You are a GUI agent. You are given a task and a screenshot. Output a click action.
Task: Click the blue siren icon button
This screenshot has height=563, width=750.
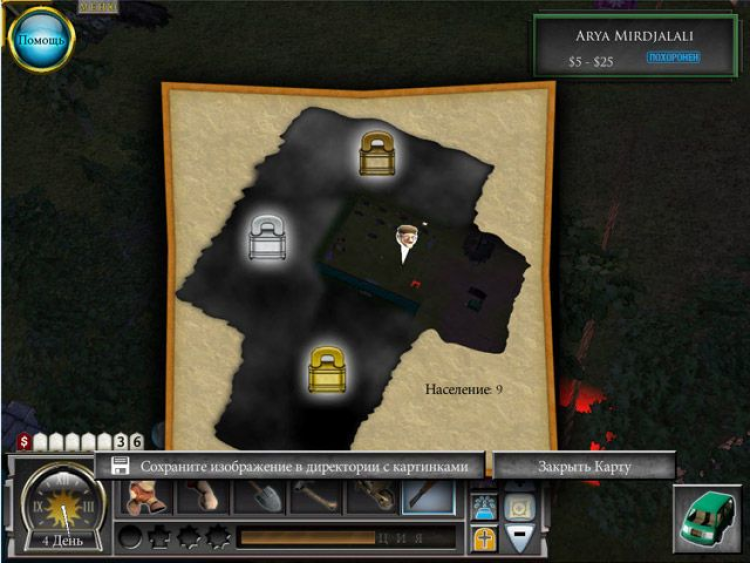tap(485, 506)
